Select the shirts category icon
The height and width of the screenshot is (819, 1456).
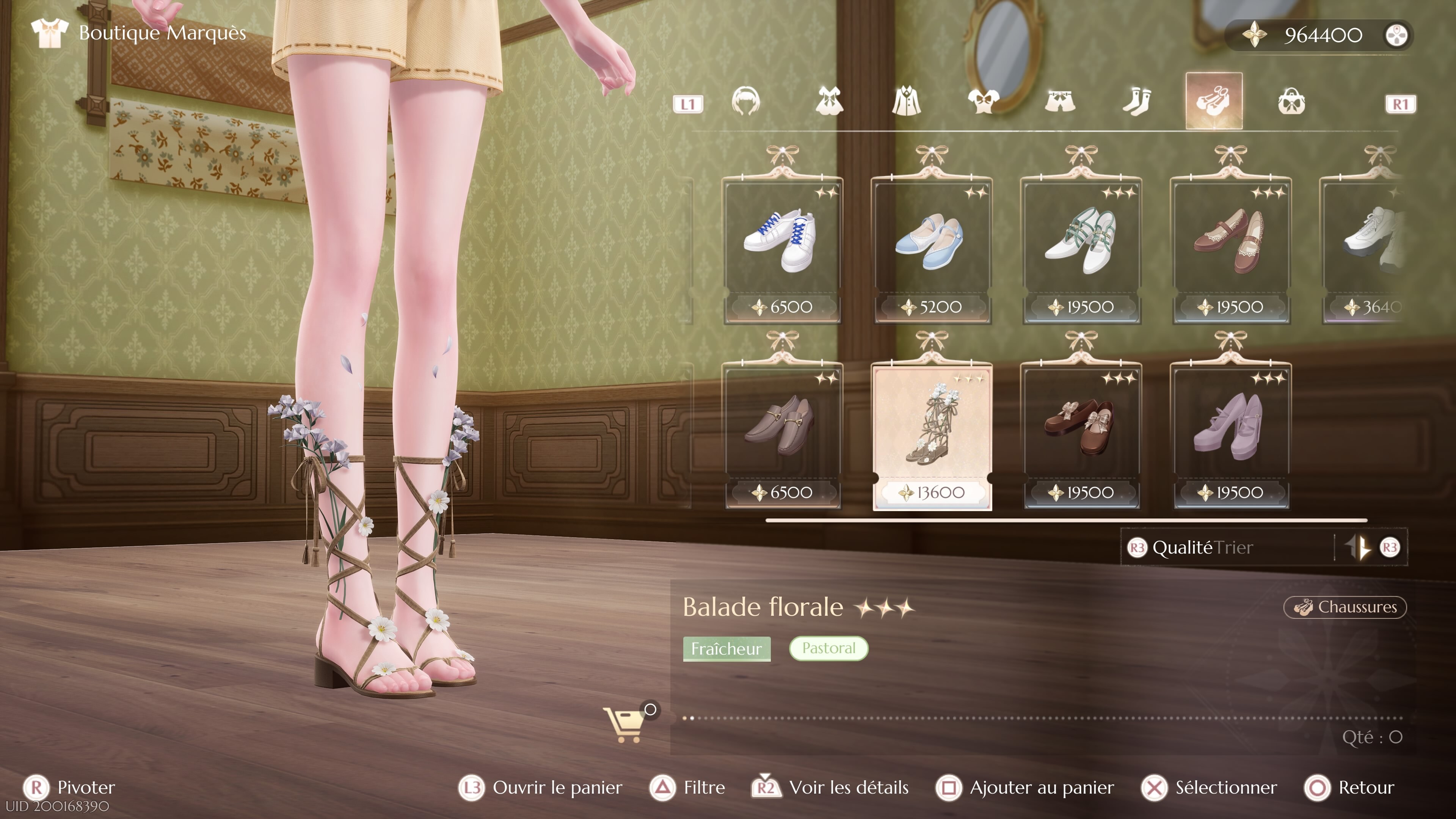point(907,102)
